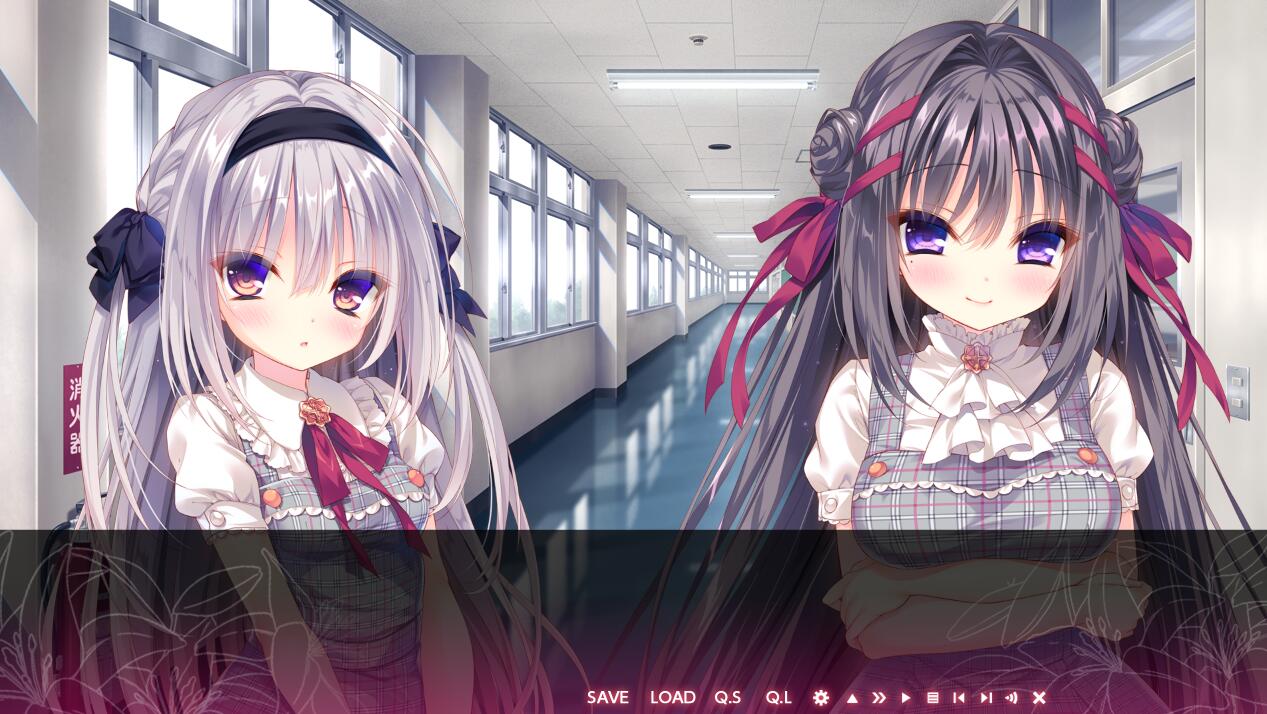Viewport: 1267px width, 714px height.
Task: Click the upward triangle icon
Action: tap(852, 698)
